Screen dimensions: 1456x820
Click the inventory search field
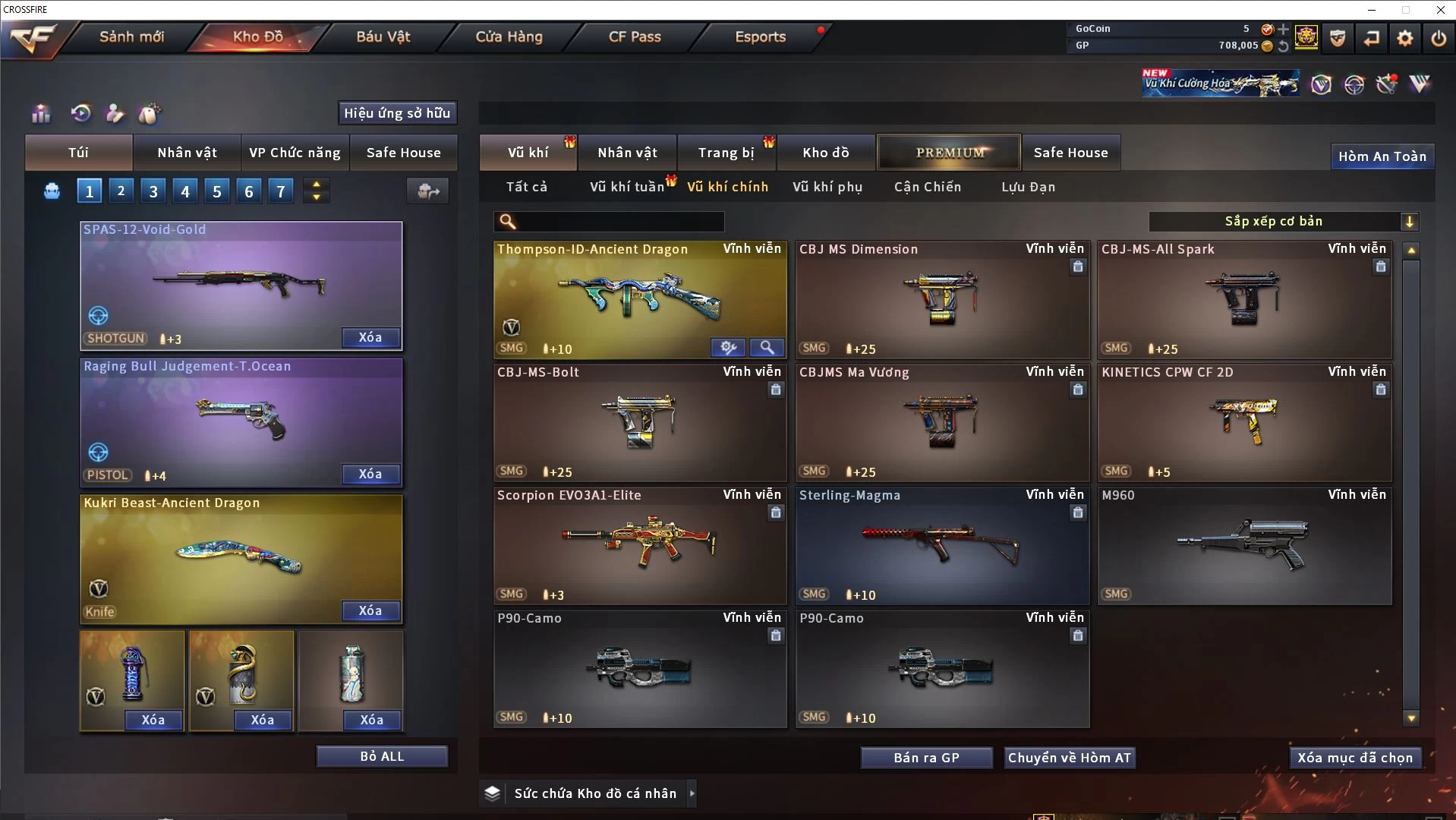(x=619, y=221)
